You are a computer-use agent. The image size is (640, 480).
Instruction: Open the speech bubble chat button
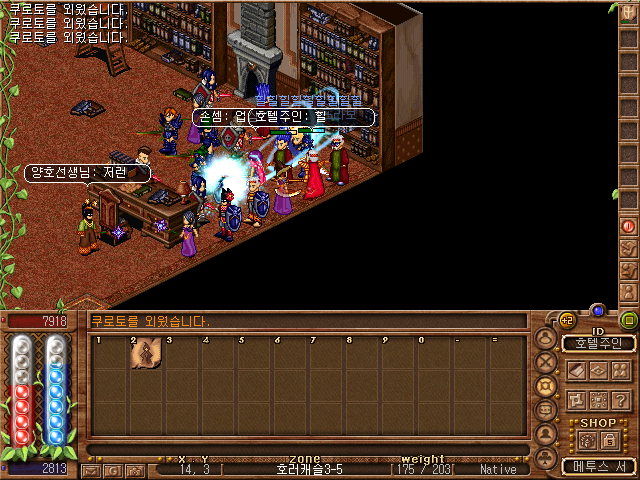546,410
